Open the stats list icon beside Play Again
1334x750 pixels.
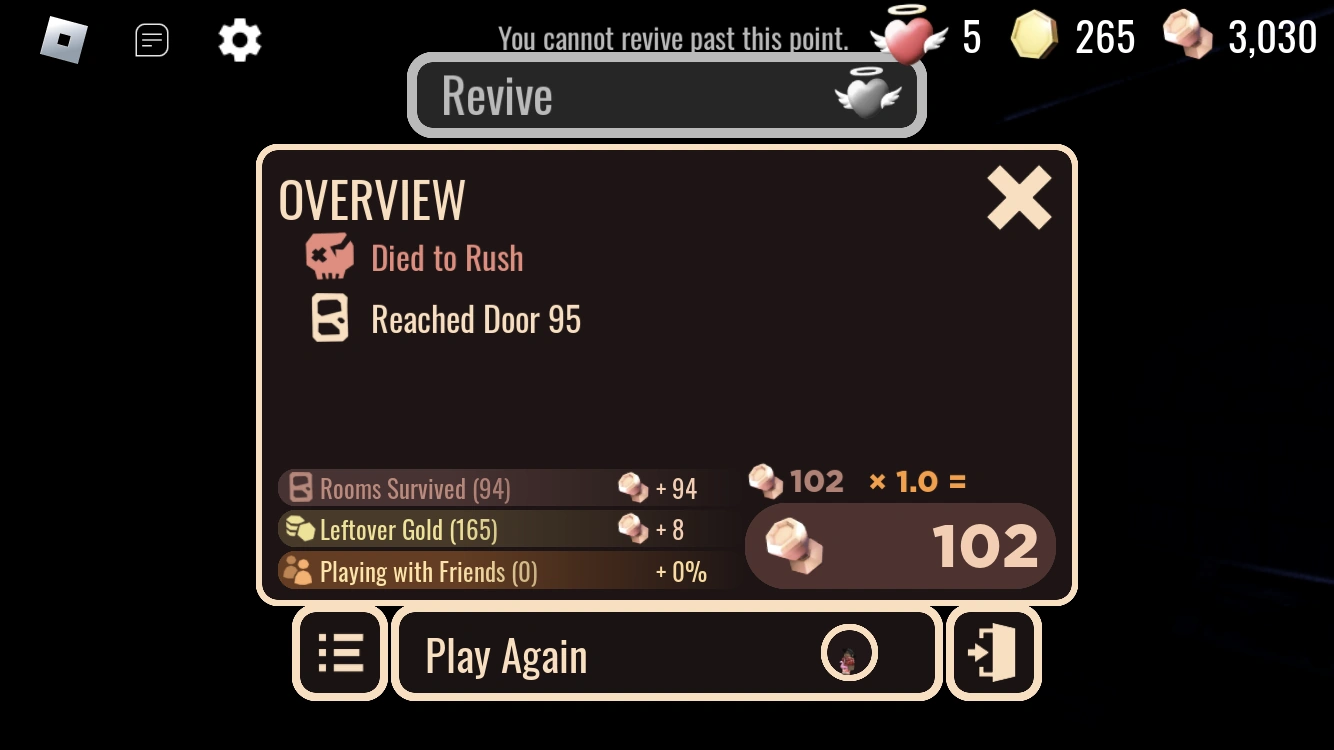click(340, 652)
